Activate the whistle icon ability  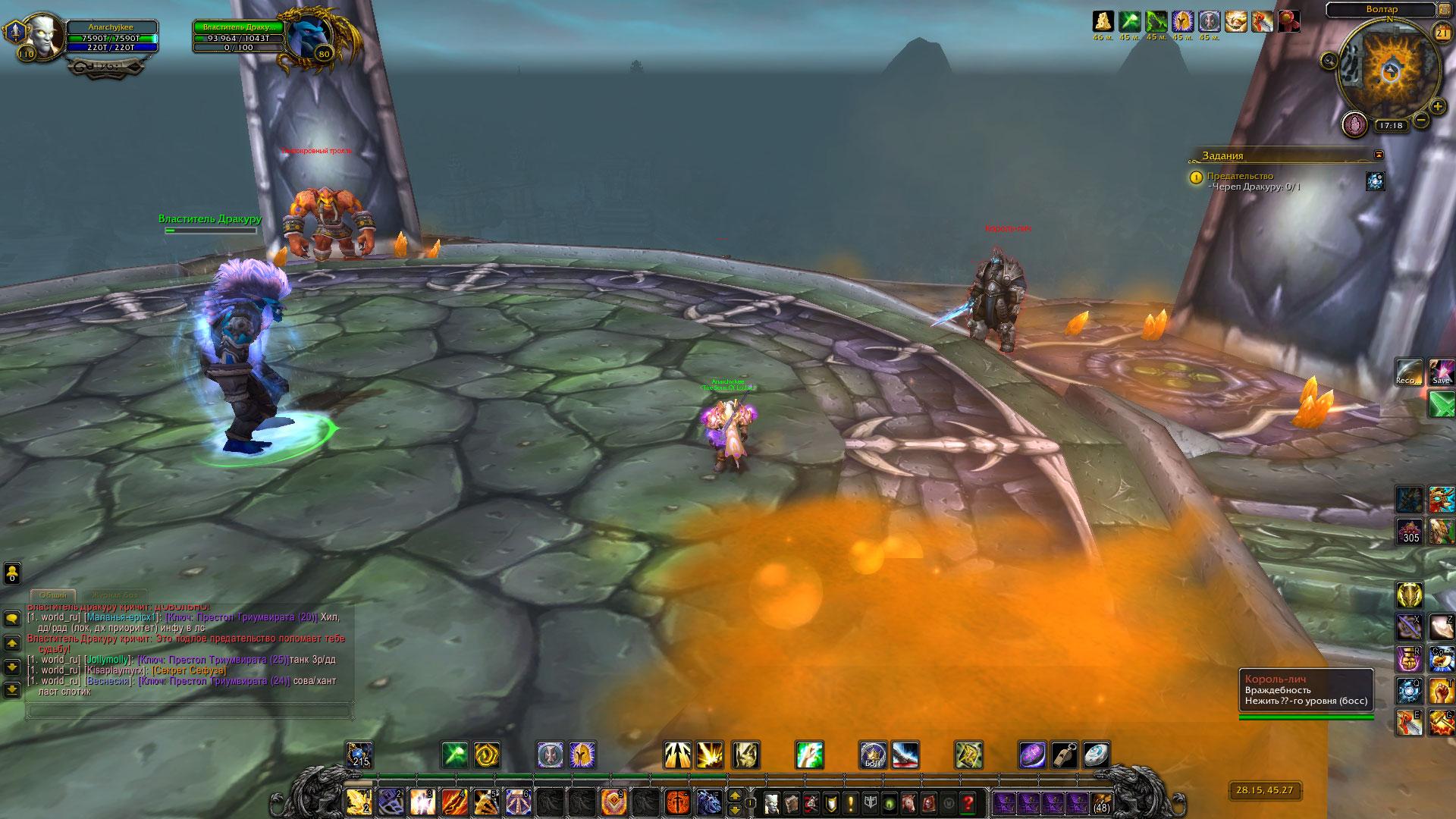click(1064, 755)
